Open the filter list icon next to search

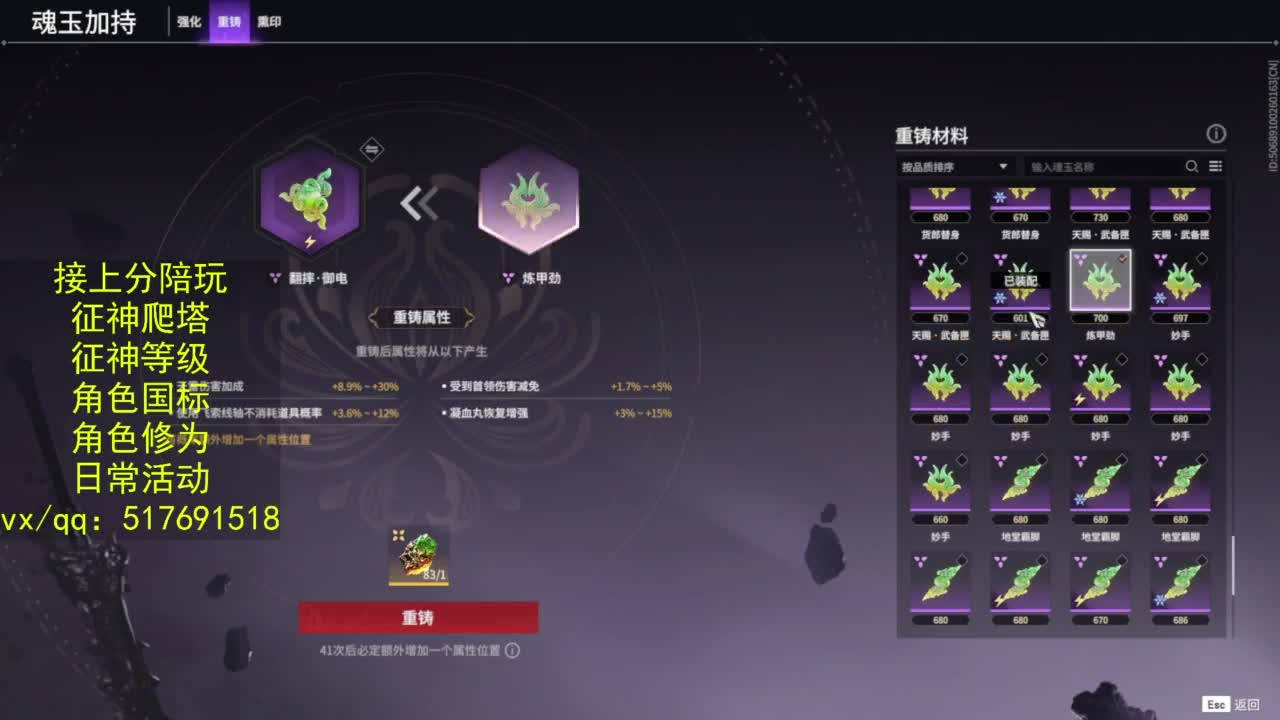point(1213,167)
